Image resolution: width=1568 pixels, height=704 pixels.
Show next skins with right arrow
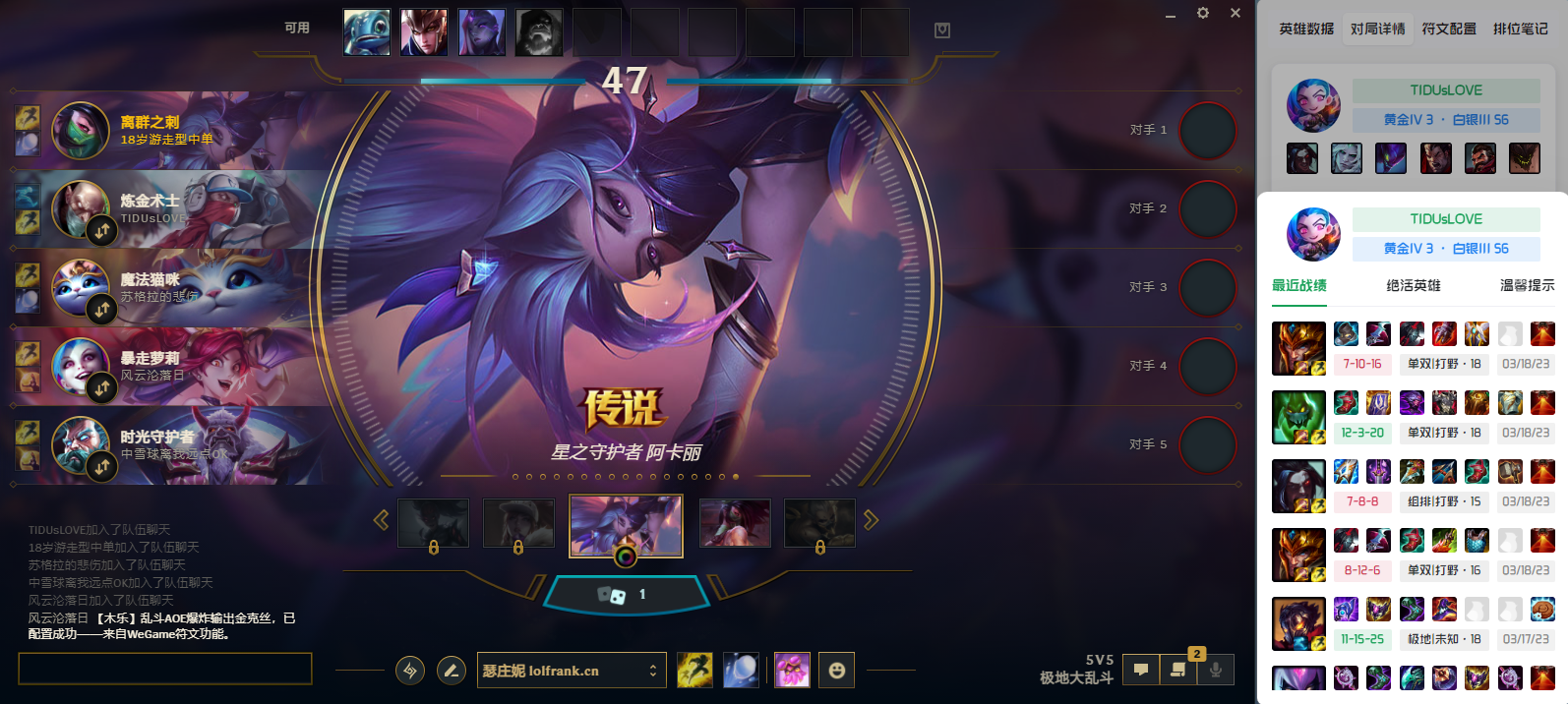tap(871, 520)
